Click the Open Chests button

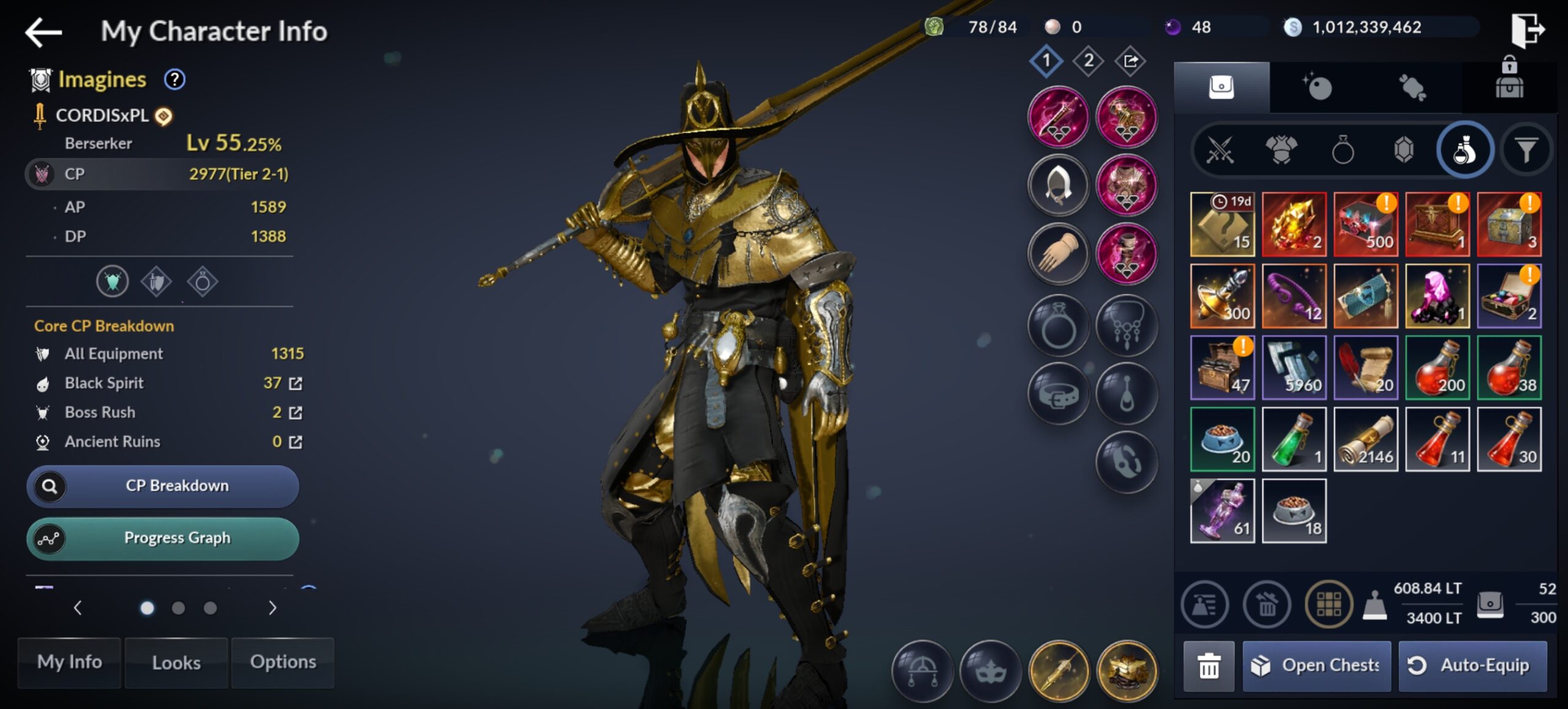1317,666
